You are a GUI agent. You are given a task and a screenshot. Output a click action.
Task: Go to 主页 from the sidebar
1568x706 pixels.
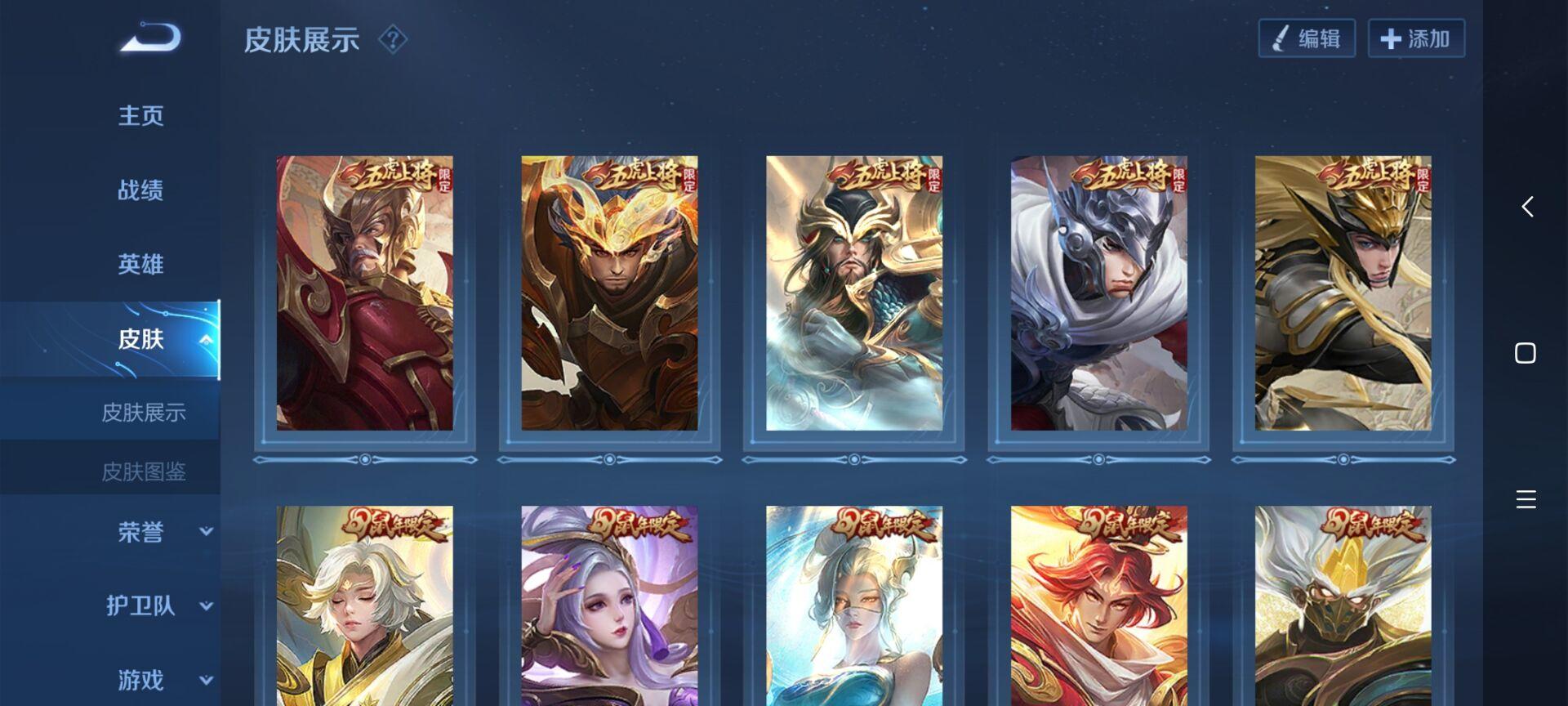tap(140, 115)
